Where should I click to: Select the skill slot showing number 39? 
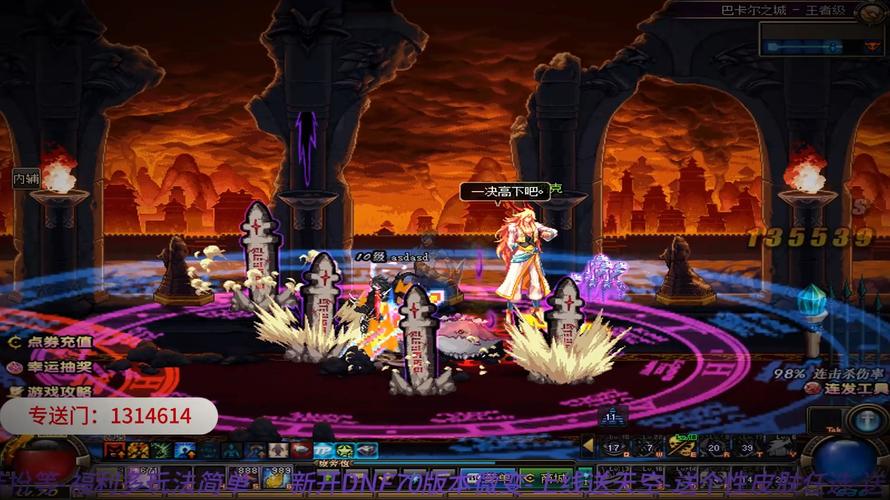pos(745,447)
